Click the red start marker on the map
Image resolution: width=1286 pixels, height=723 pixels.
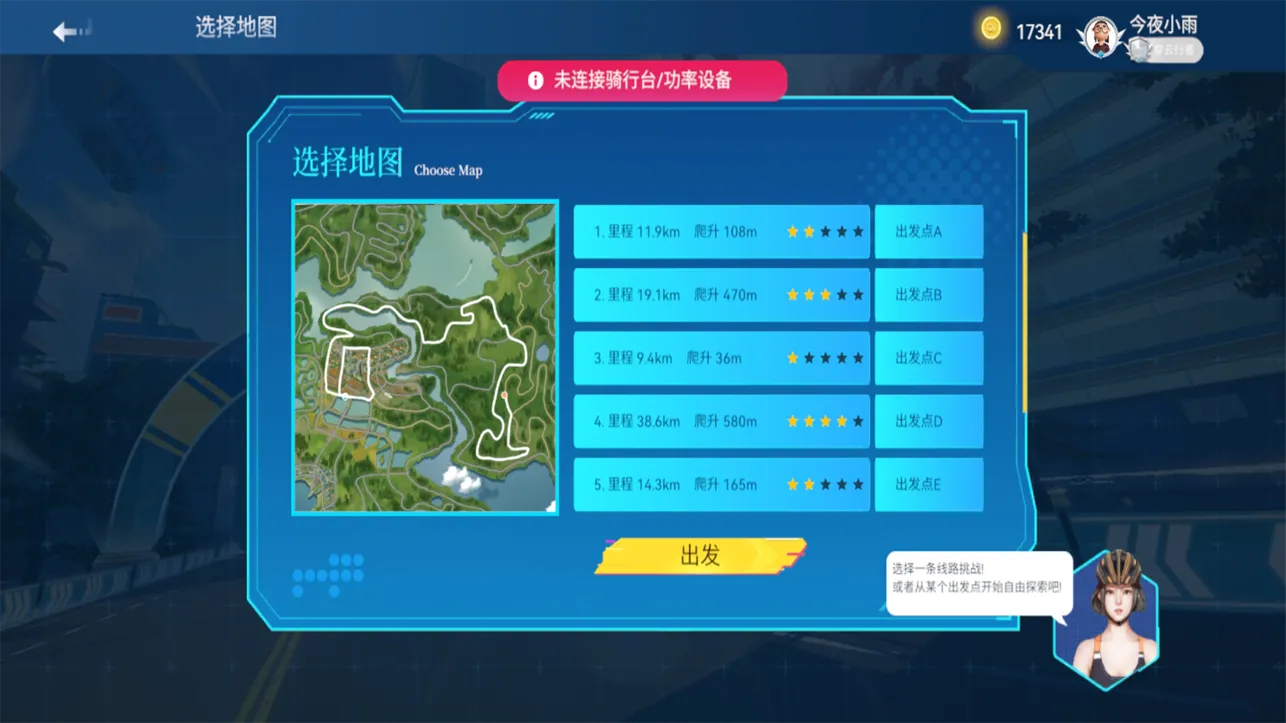tap(504, 394)
